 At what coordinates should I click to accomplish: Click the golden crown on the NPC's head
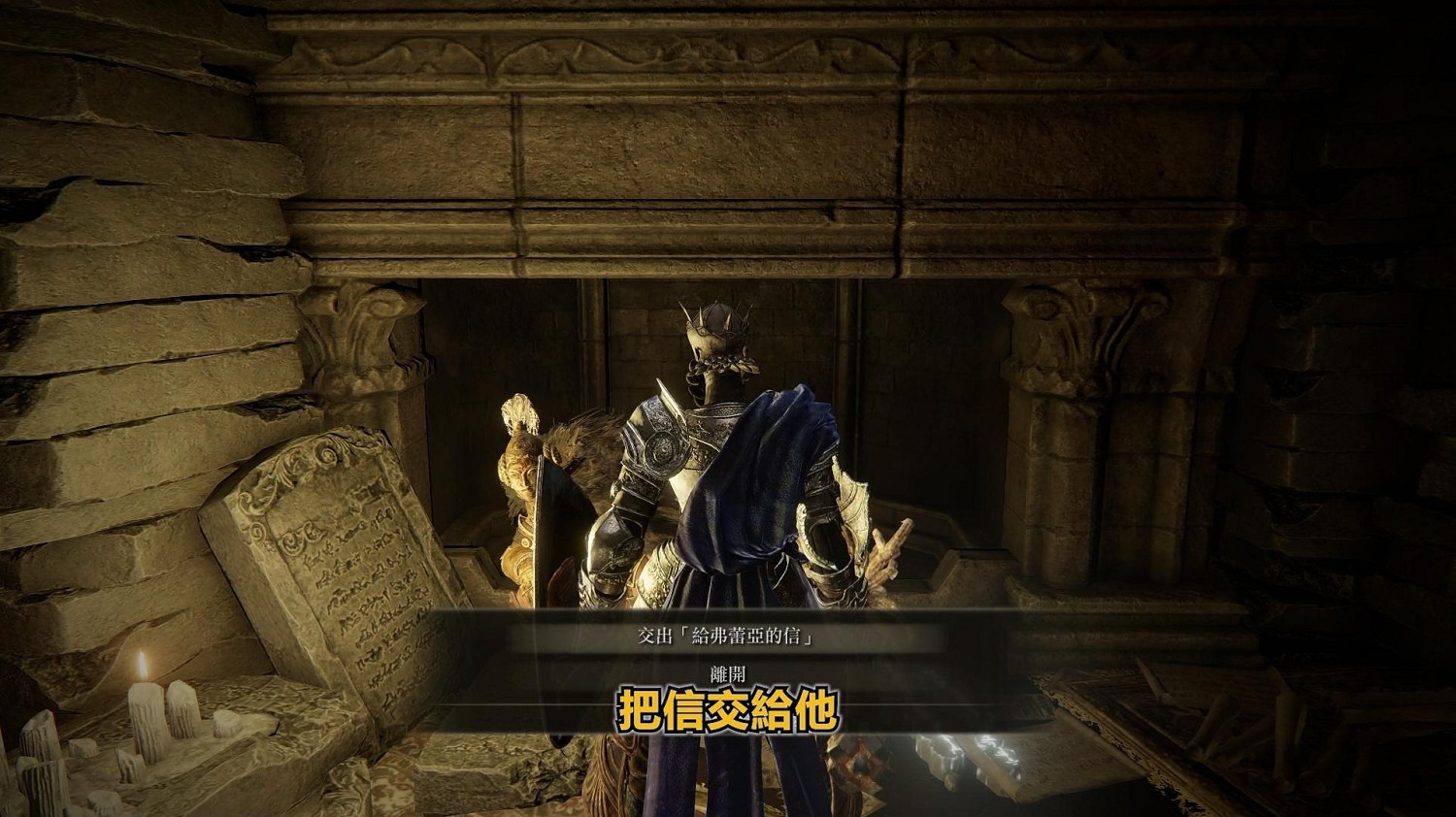pos(716,320)
